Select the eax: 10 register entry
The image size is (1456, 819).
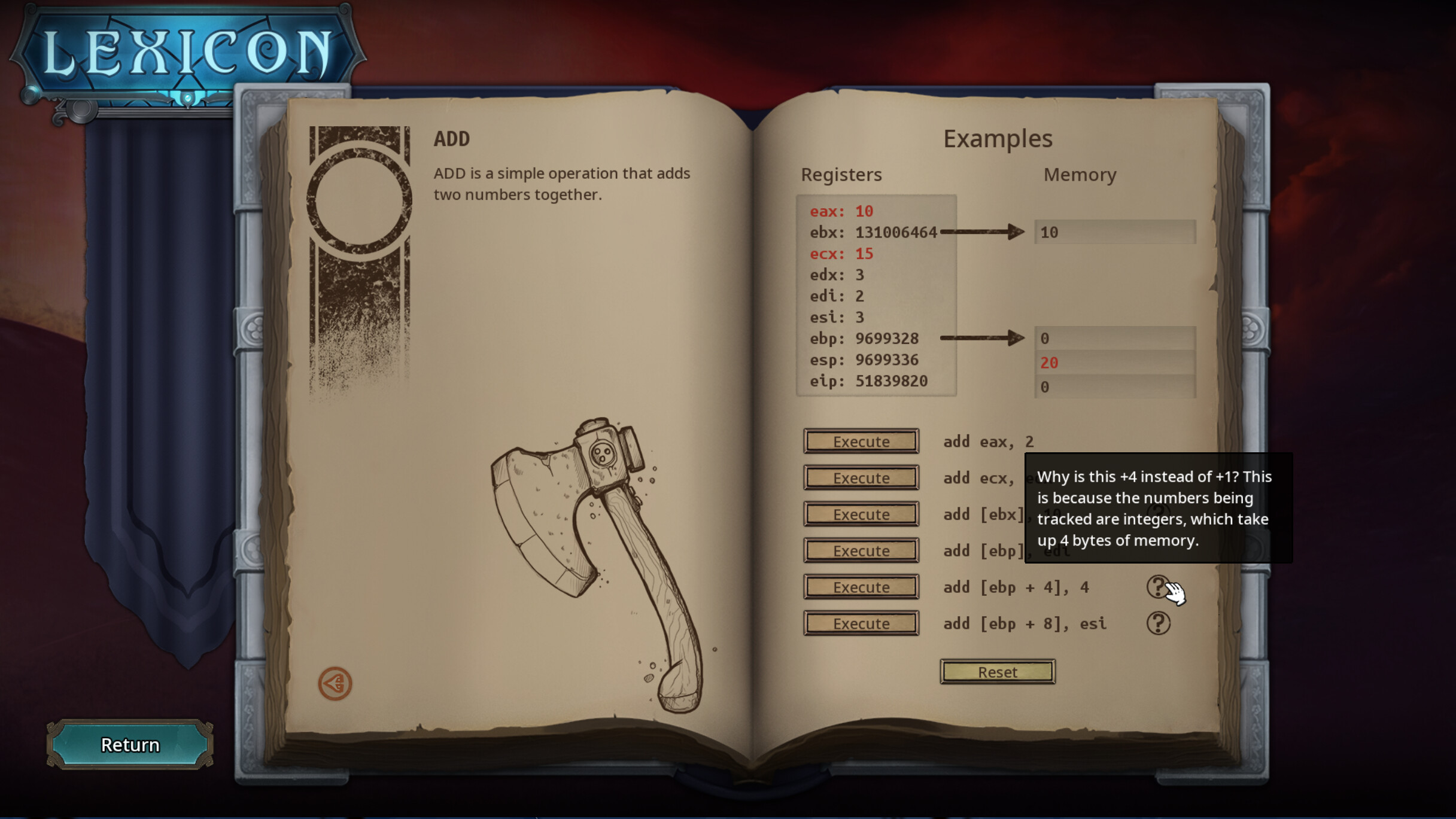[x=841, y=211]
